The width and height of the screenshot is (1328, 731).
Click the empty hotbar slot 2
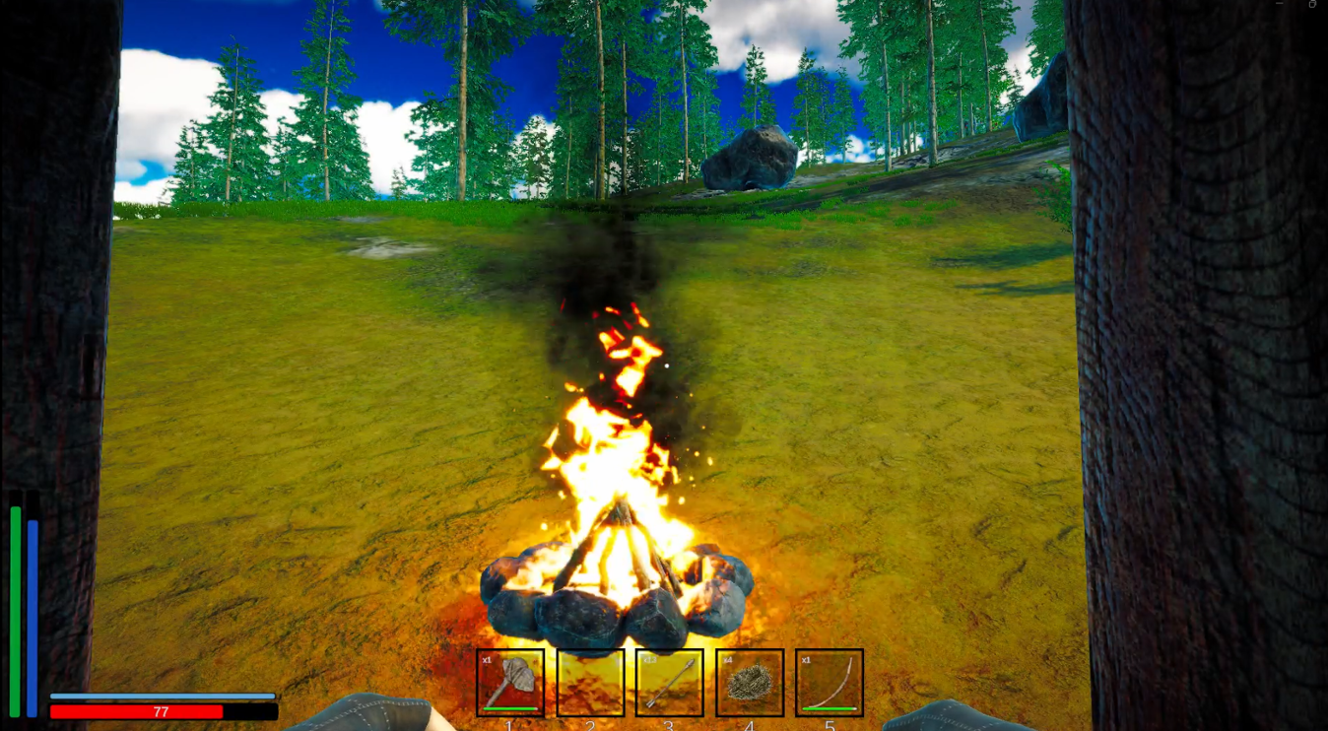click(590, 684)
